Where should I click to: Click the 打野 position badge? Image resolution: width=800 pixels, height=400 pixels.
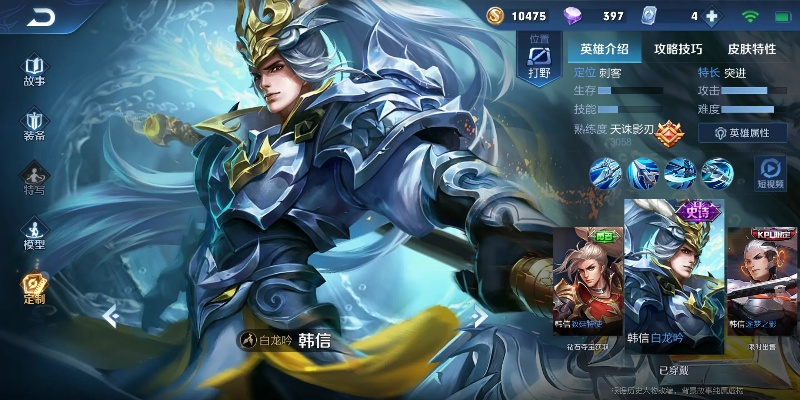coord(540,60)
